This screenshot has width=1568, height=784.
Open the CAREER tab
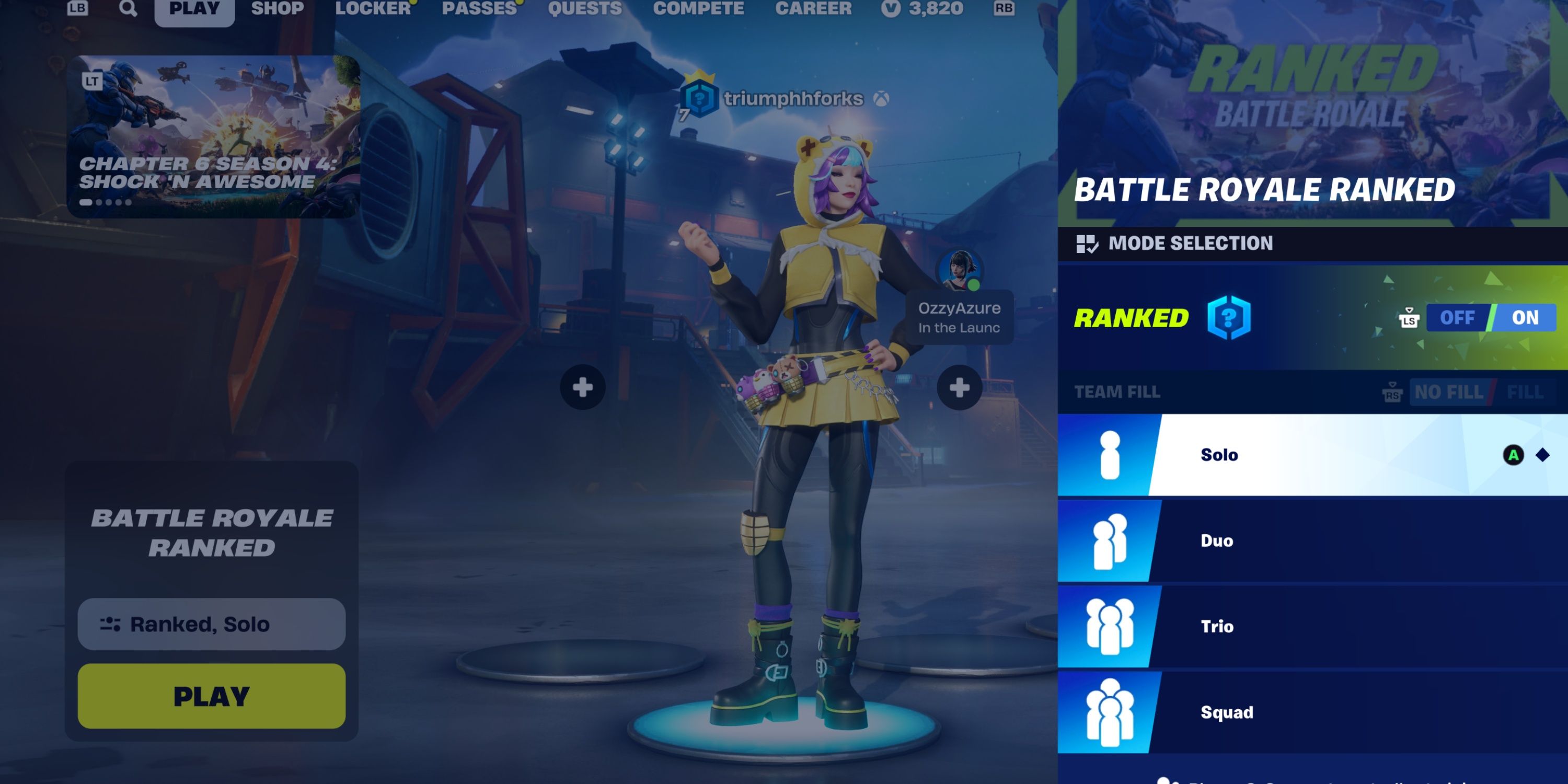coord(814,8)
